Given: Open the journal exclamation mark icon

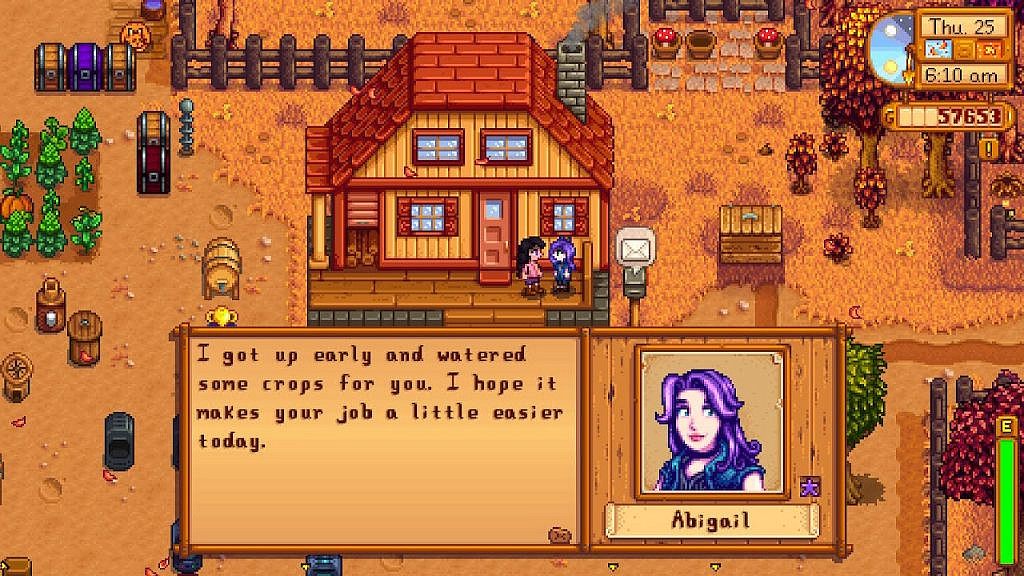Looking at the screenshot, I should pyautogui.click(x=990, y=149).
